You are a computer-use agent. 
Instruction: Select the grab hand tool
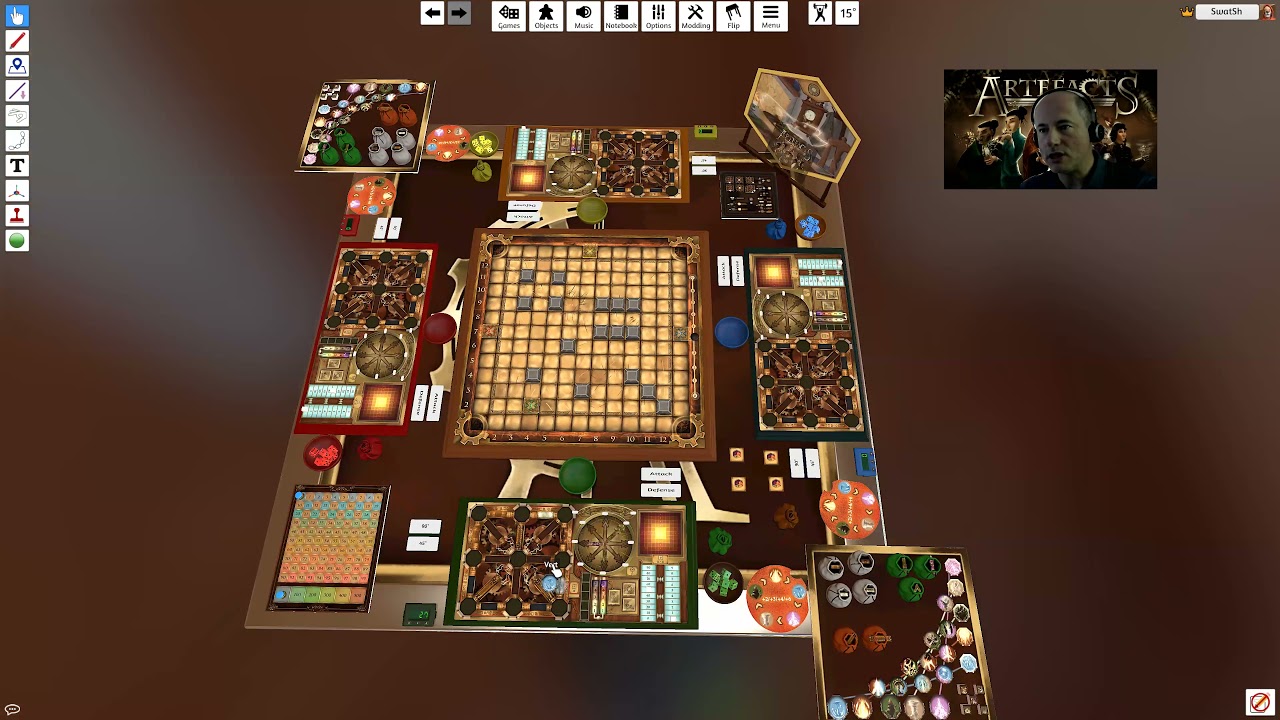[x=17, y=16]
